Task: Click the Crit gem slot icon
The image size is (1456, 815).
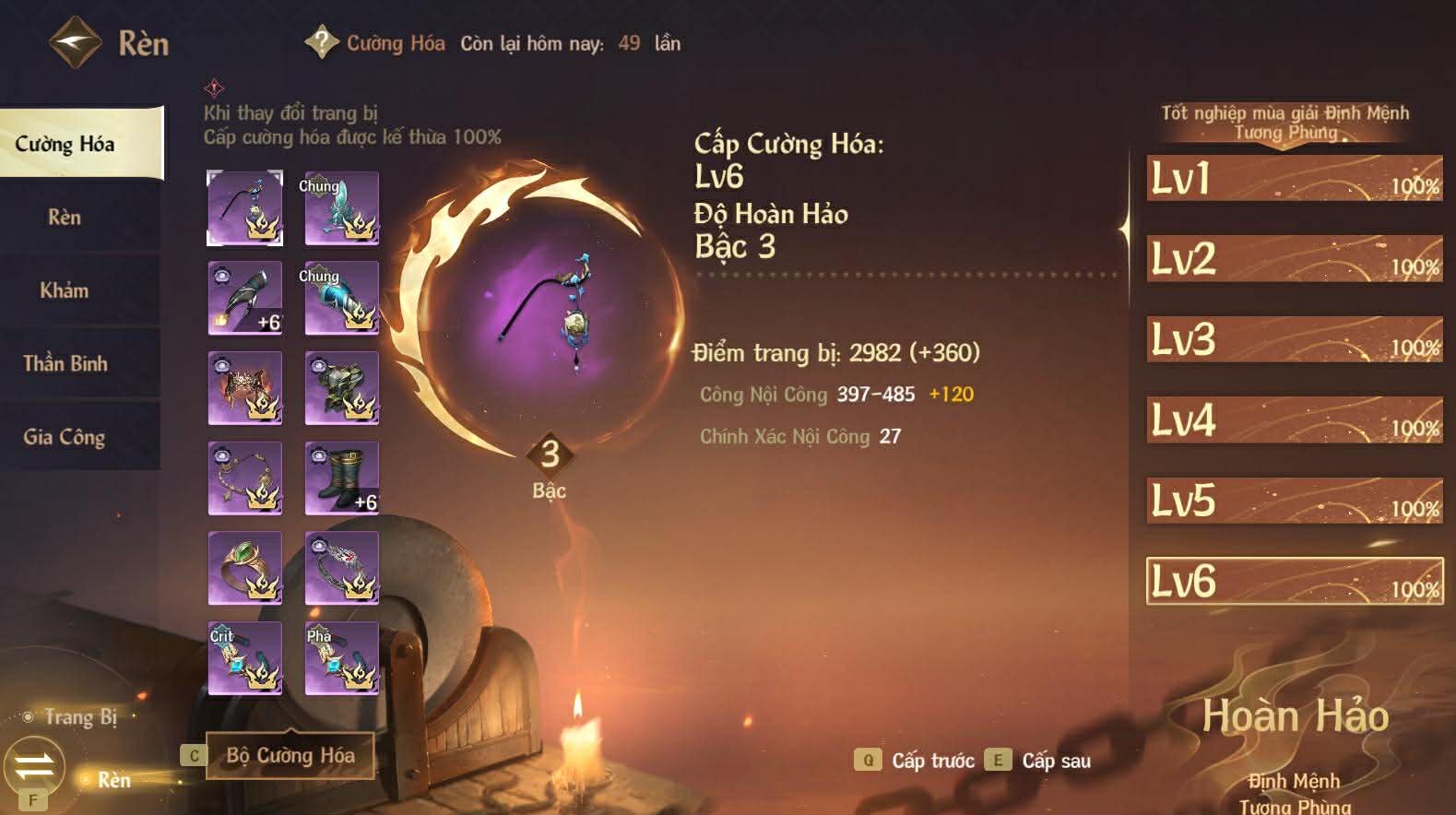Action: [x=243, y=659]
